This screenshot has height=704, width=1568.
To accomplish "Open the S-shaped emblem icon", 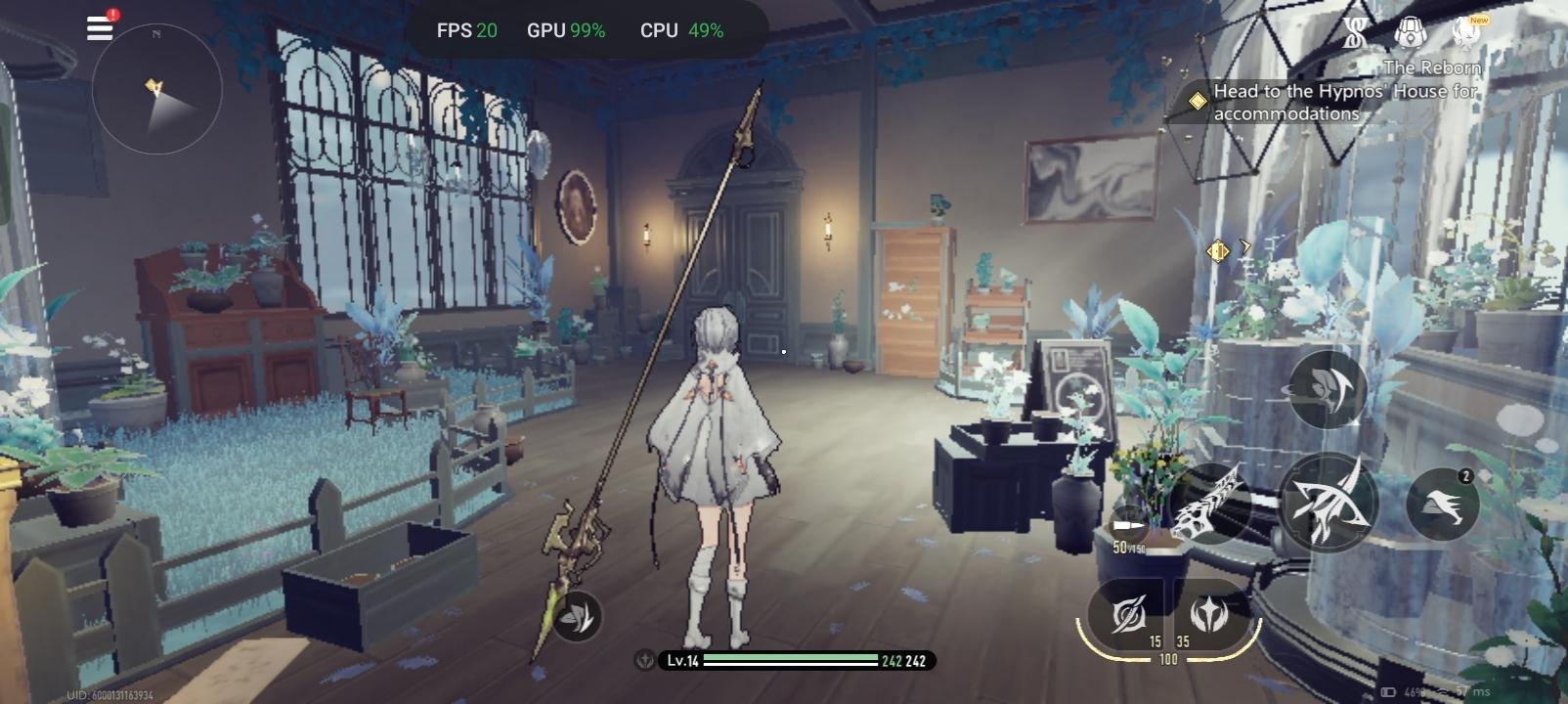I will pyautogui.click(x=1354, y=34).
